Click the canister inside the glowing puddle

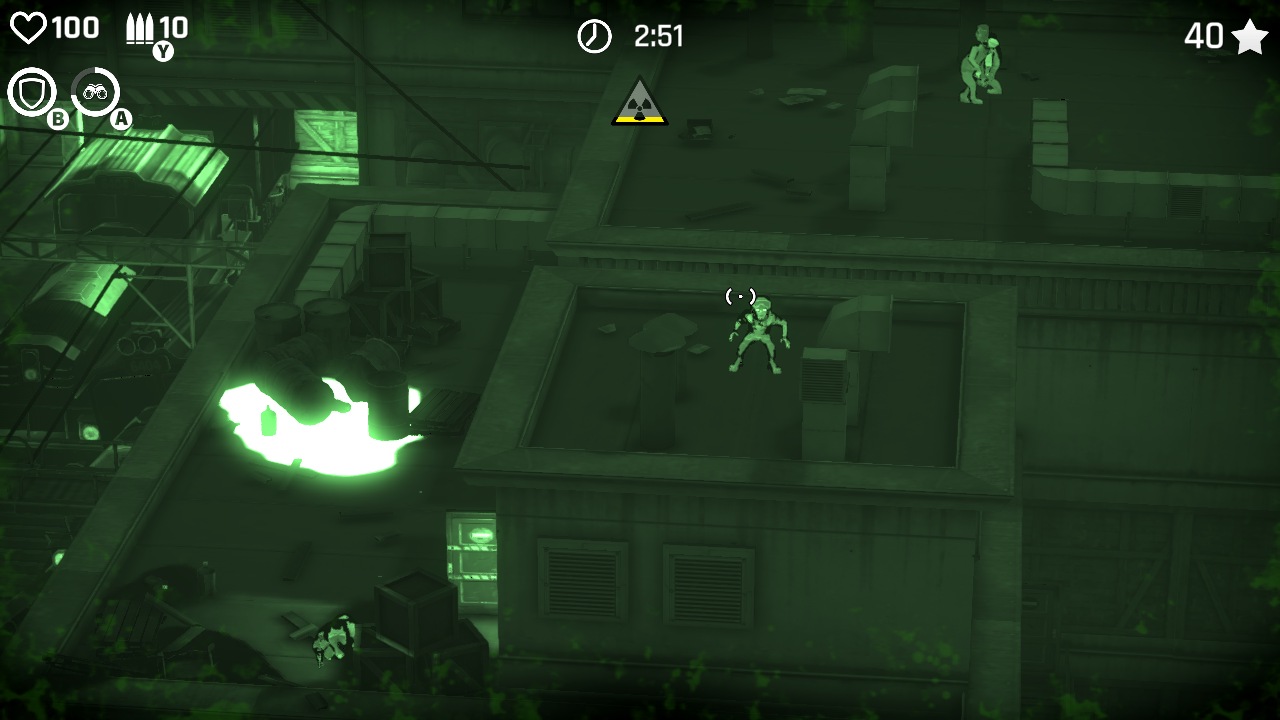pos(266,420)
